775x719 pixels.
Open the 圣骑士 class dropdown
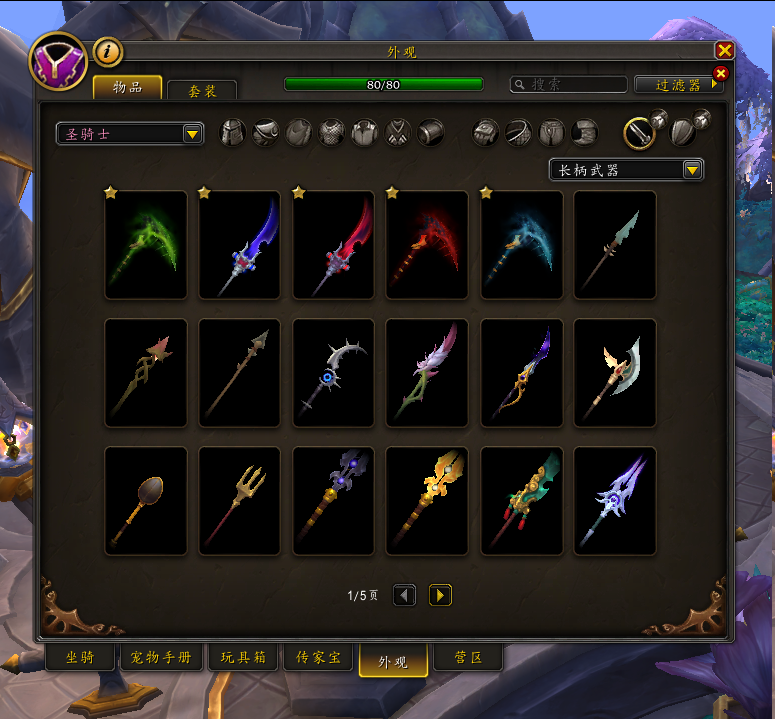click(x=130, y=134)
